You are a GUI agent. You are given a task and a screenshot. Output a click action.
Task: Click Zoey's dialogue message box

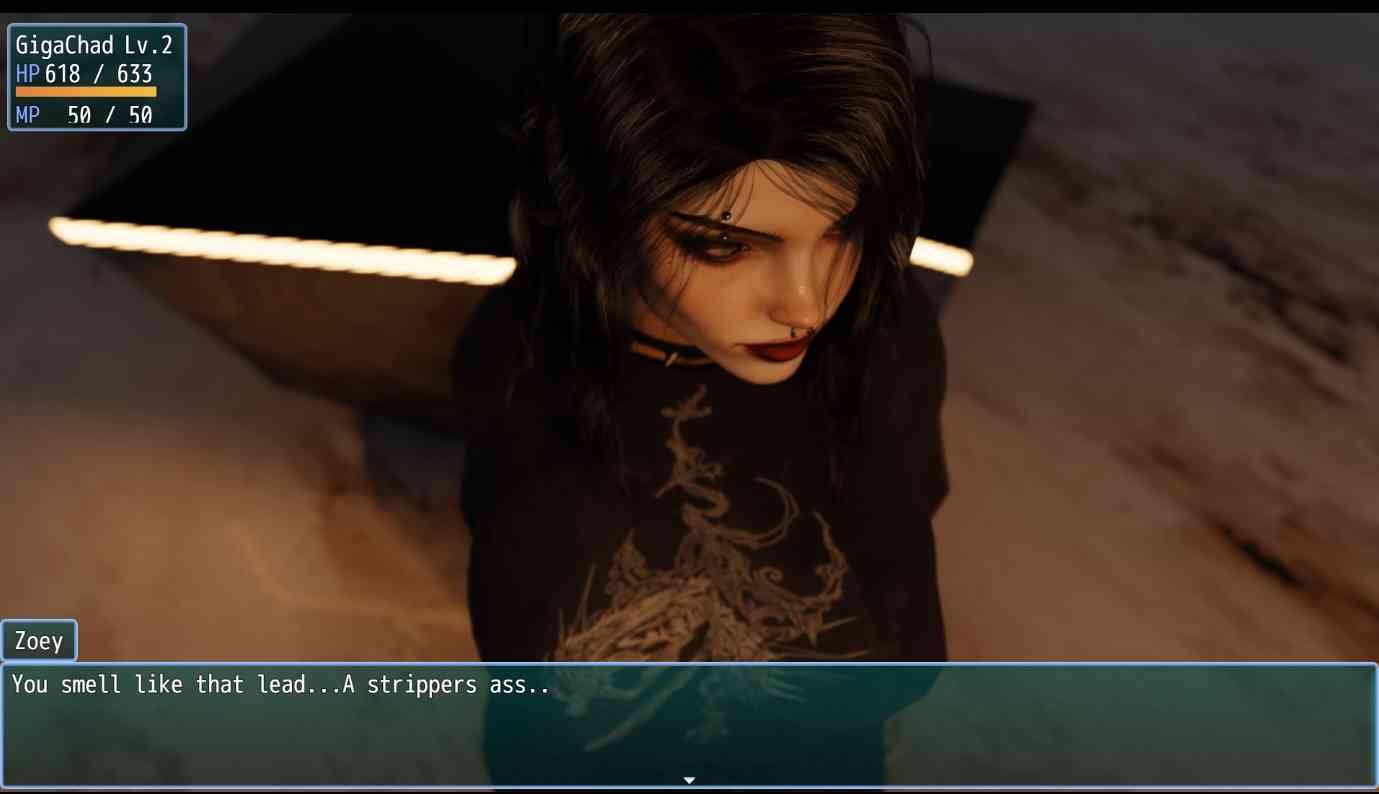point(689,724)
